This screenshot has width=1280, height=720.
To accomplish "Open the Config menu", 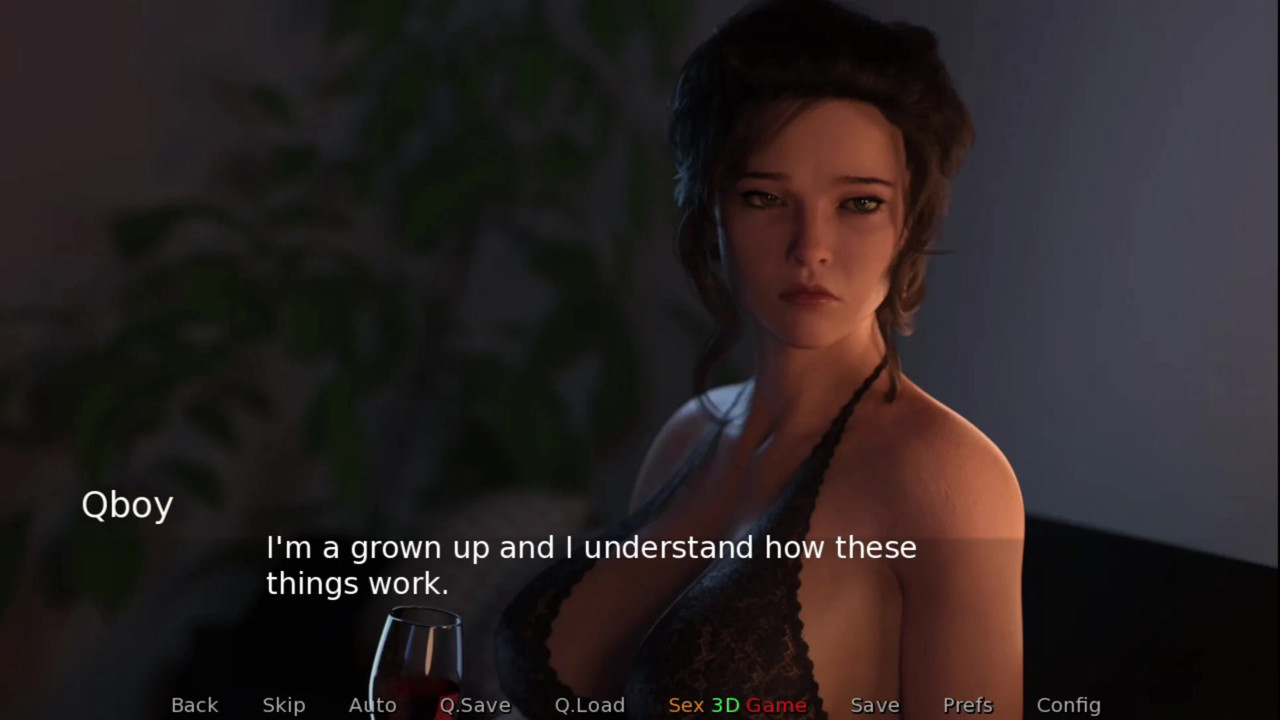I will pos(1068,705).
